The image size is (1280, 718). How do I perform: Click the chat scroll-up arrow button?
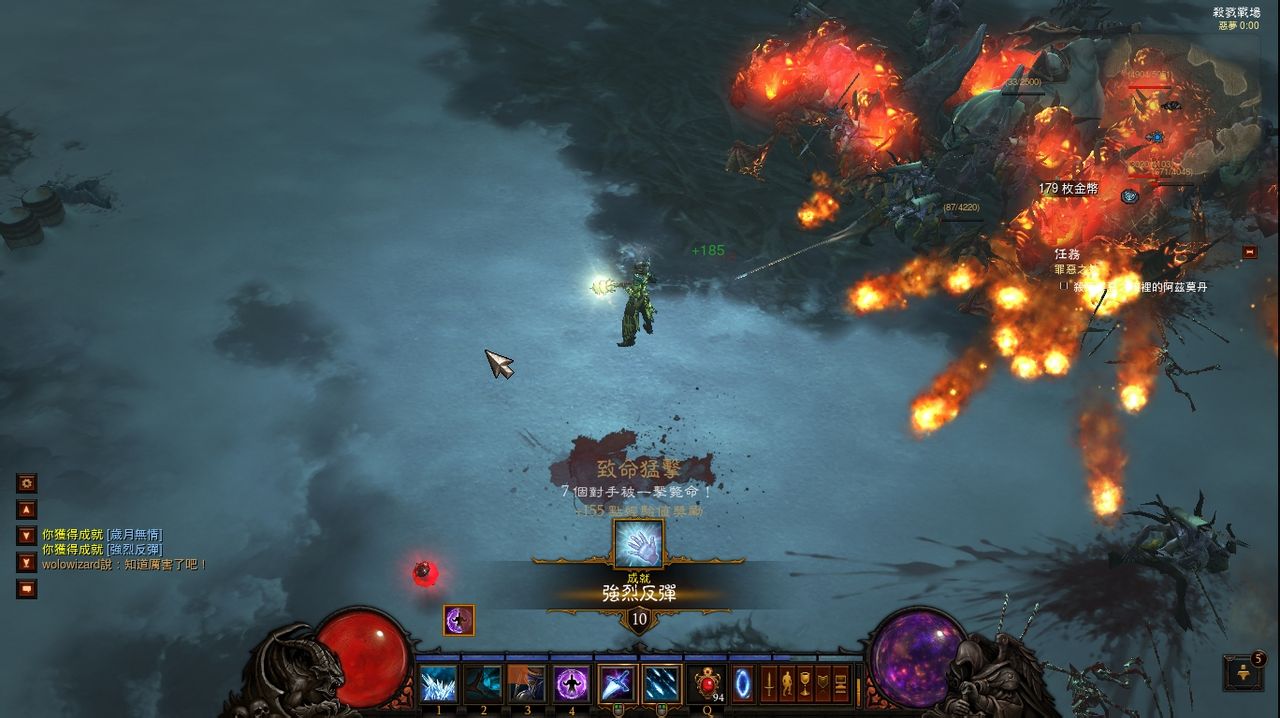point(27,509)
